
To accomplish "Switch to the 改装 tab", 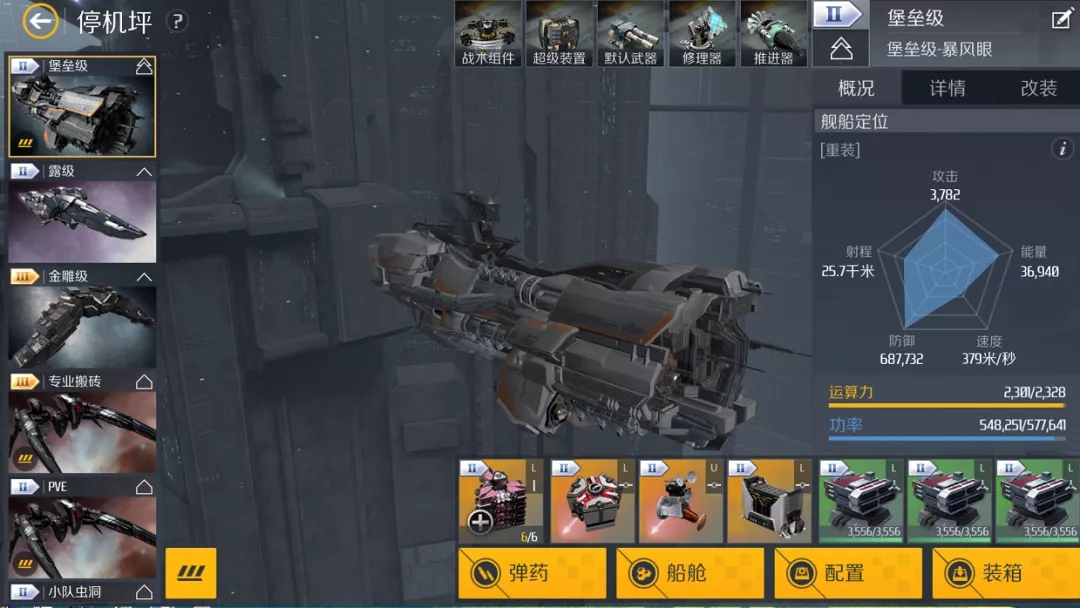I will 1038,88.
